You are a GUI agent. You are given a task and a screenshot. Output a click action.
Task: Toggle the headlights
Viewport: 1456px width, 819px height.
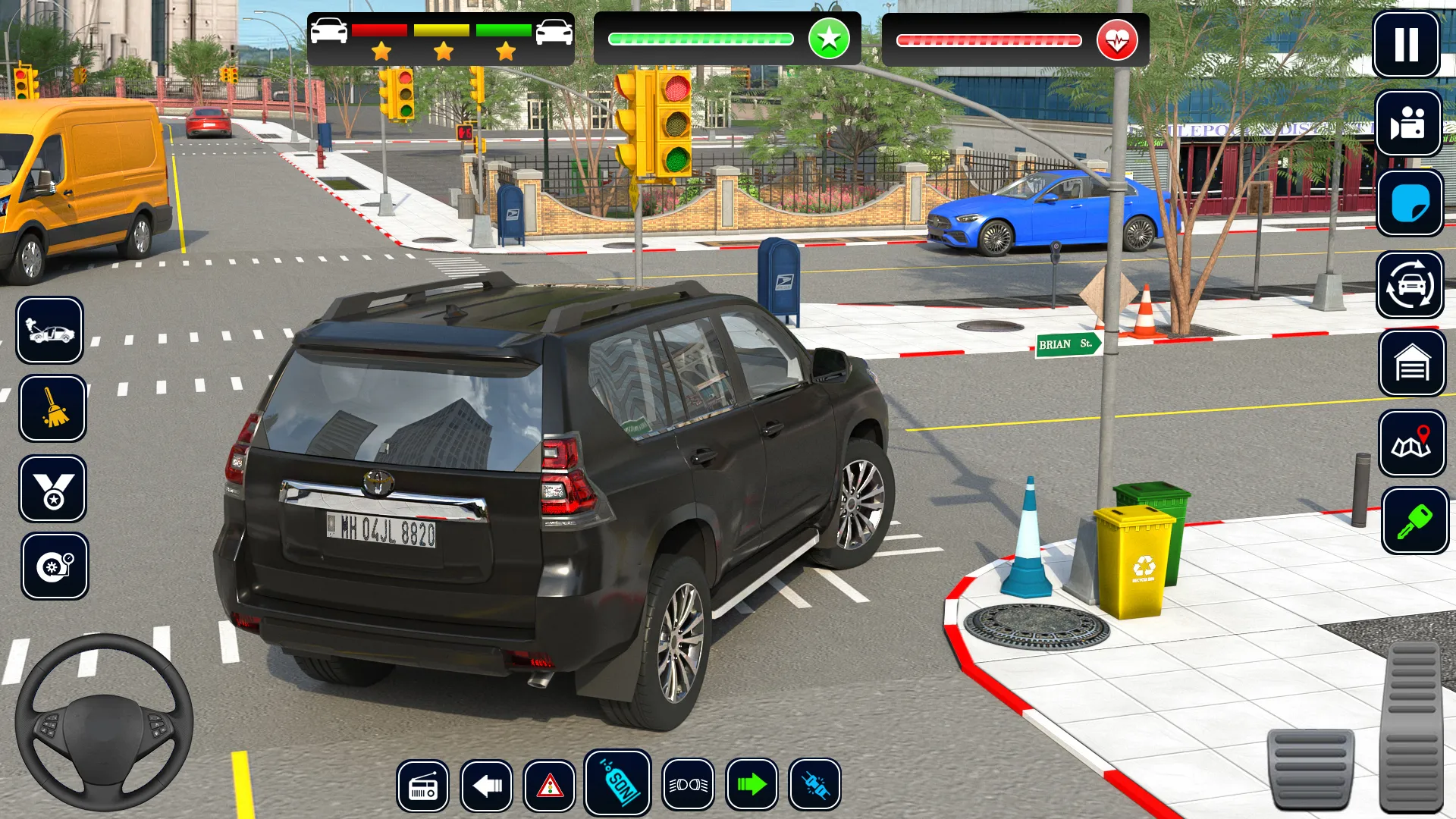(x=688, y=786)
